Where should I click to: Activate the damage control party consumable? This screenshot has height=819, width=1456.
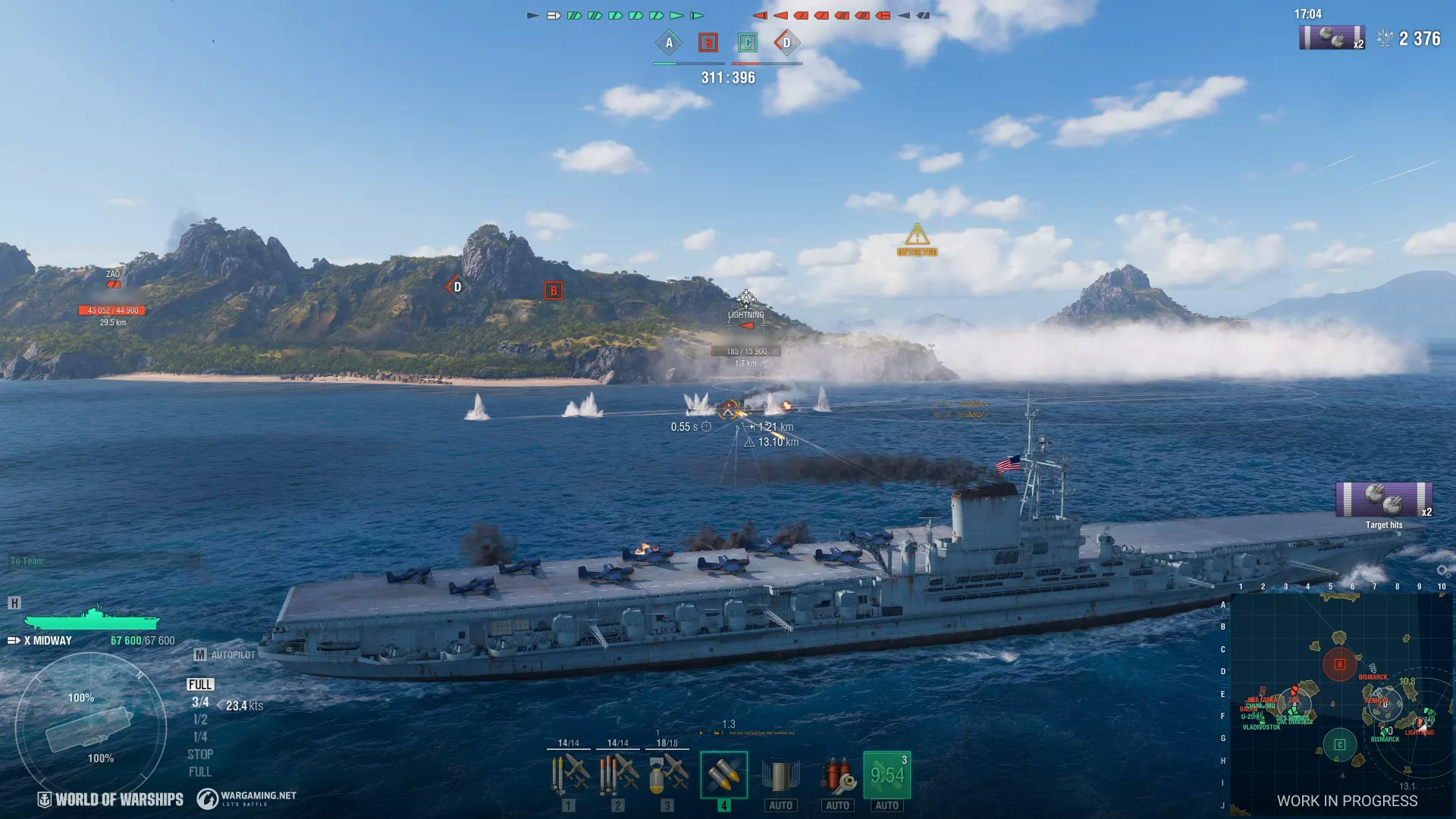pyautogui.click(x=782, y=773)
